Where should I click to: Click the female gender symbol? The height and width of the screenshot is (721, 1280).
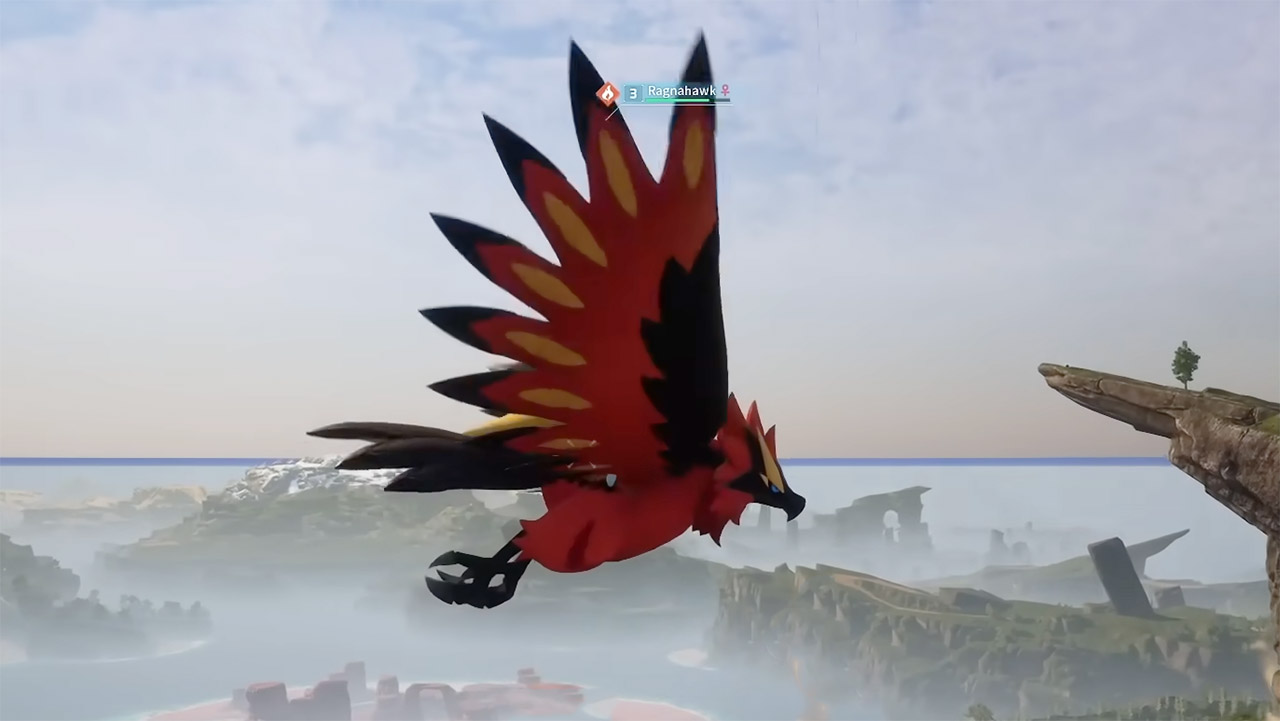click(x=726, y=91)
